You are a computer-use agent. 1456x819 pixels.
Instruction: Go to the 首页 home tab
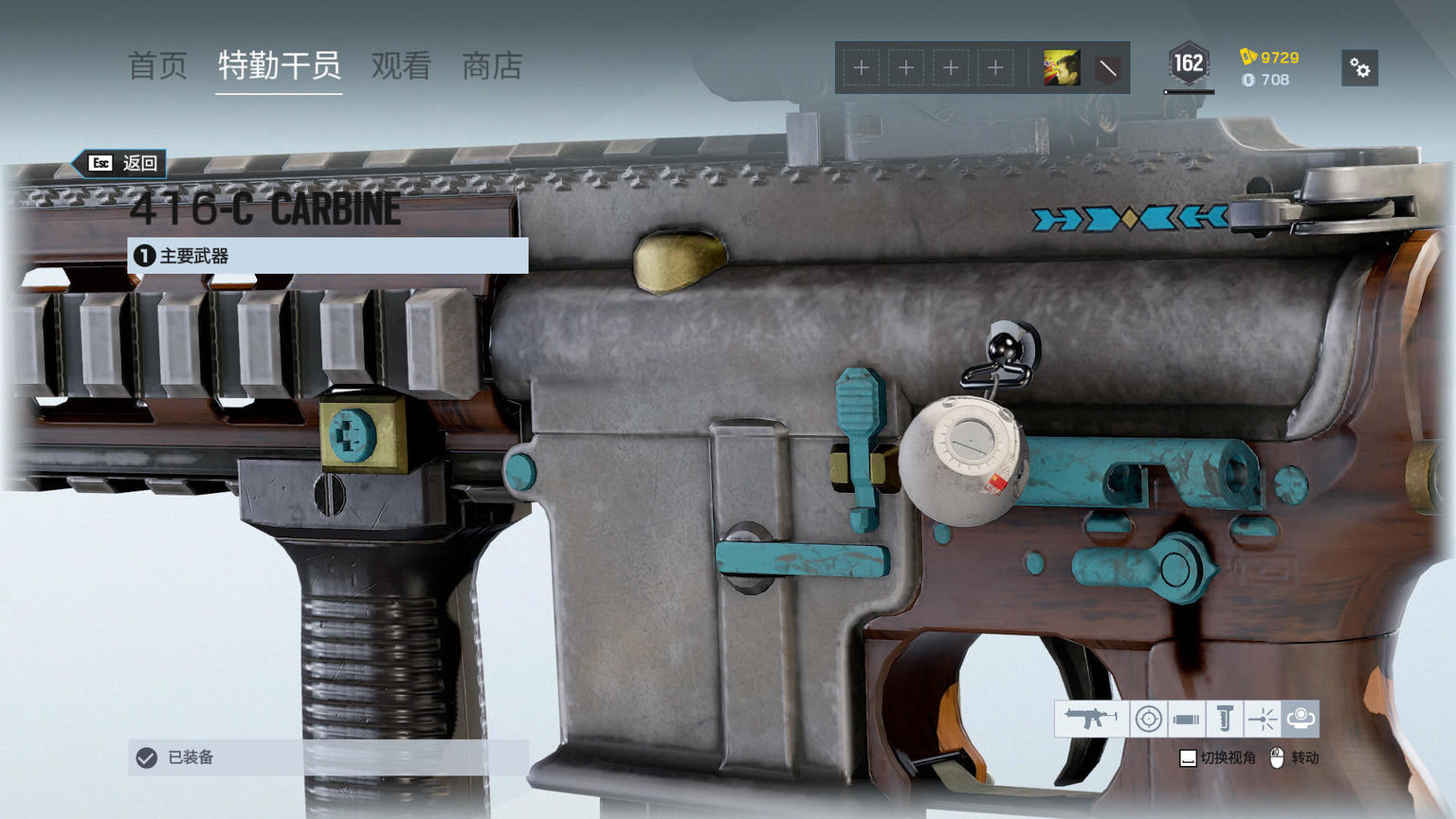pyautogui.click(x=157, y=66)
